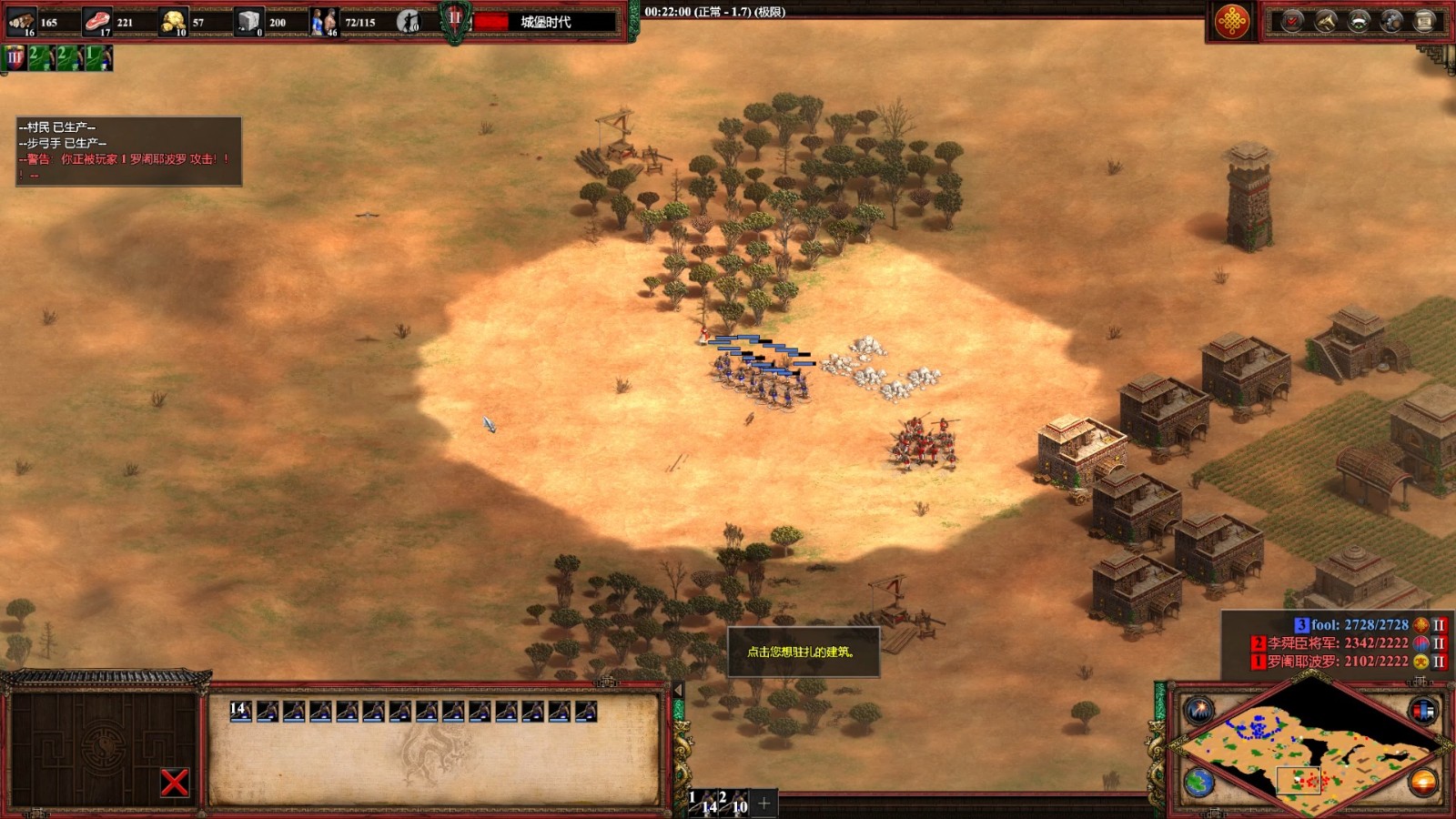Click the globe button beside the minimap

tap(1198, 782)
